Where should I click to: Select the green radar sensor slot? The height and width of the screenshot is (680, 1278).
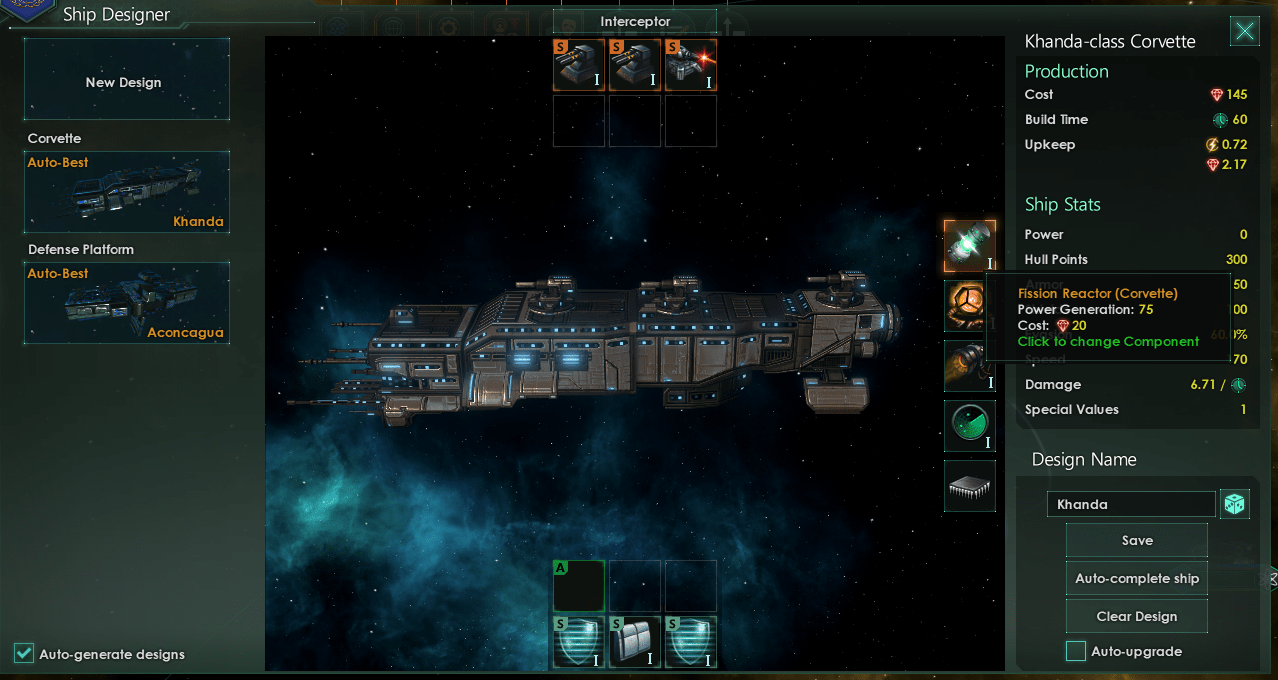[x=969, y=426]
